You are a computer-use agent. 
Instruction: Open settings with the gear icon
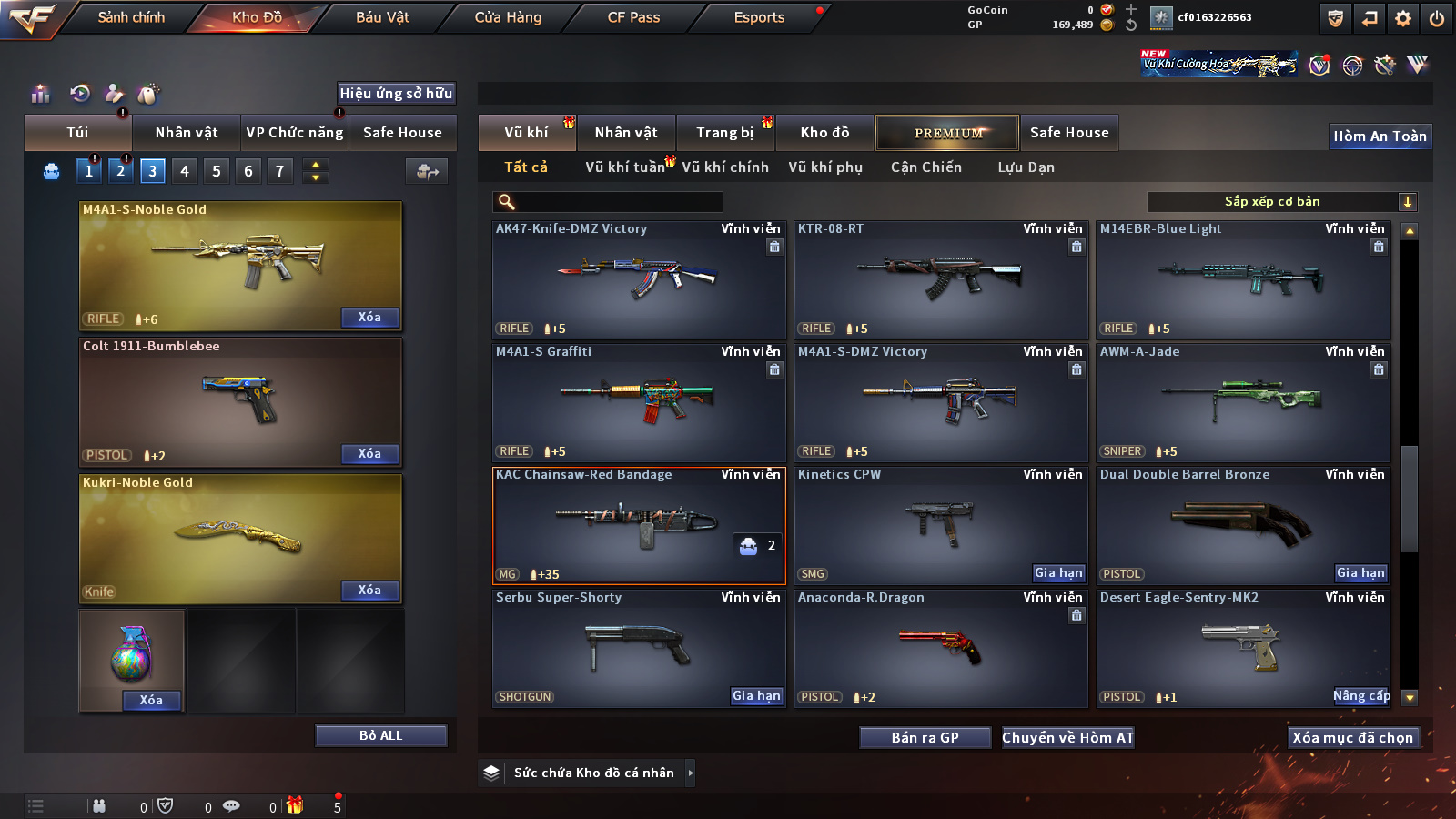tap(1403, 18)
